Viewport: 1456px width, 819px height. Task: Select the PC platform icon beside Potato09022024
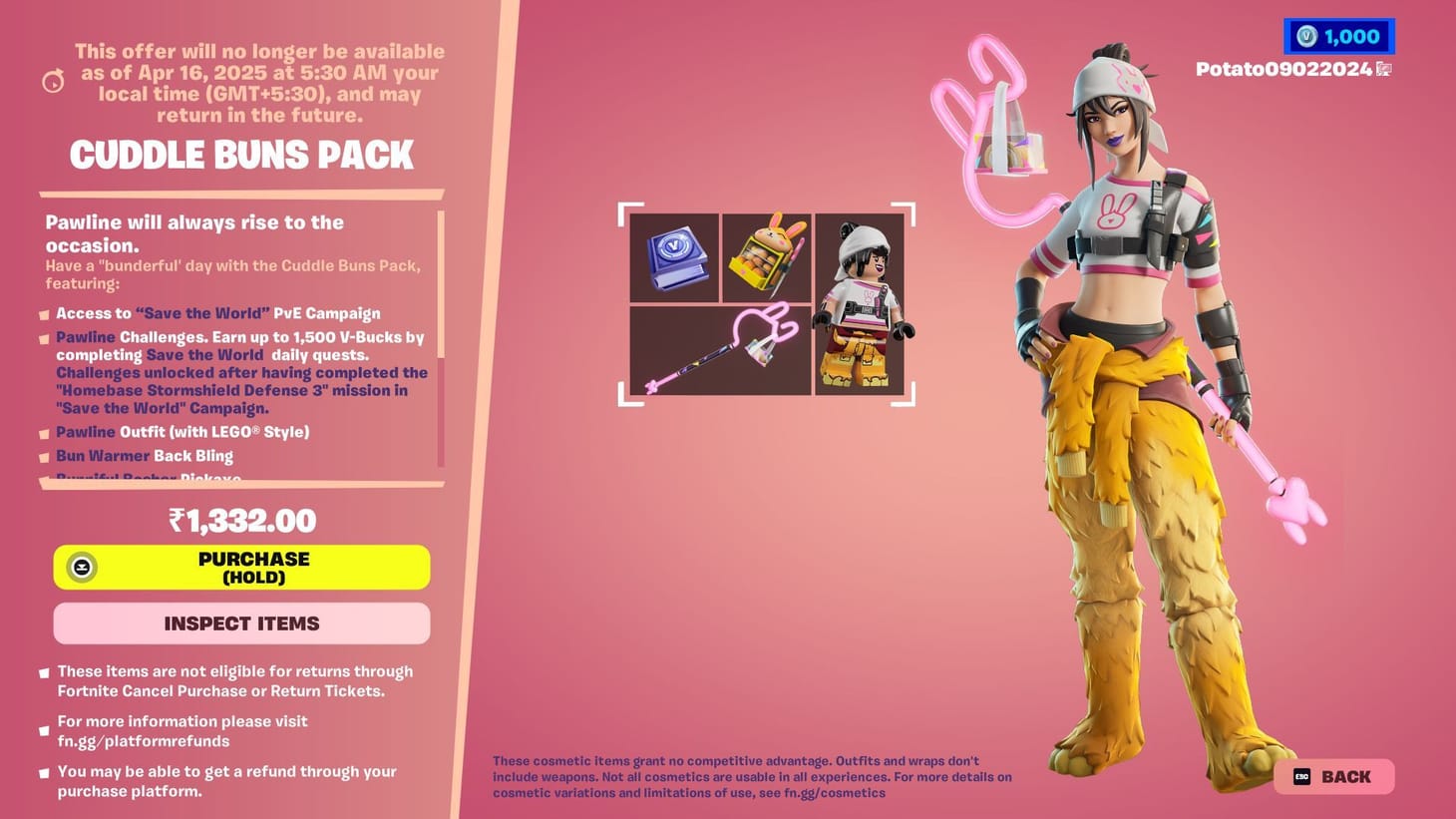click(1381, 70)
